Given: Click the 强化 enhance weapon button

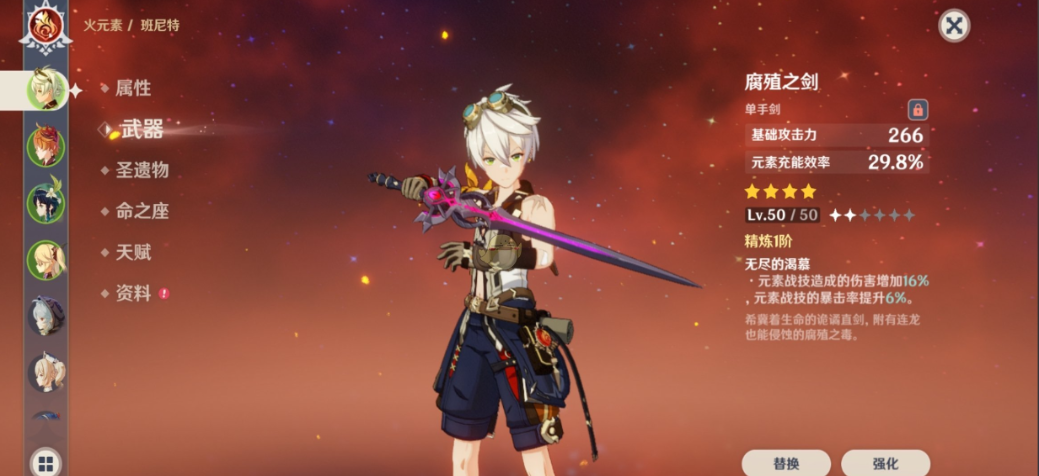Looking at the screenshot, I should pos(885,463).
